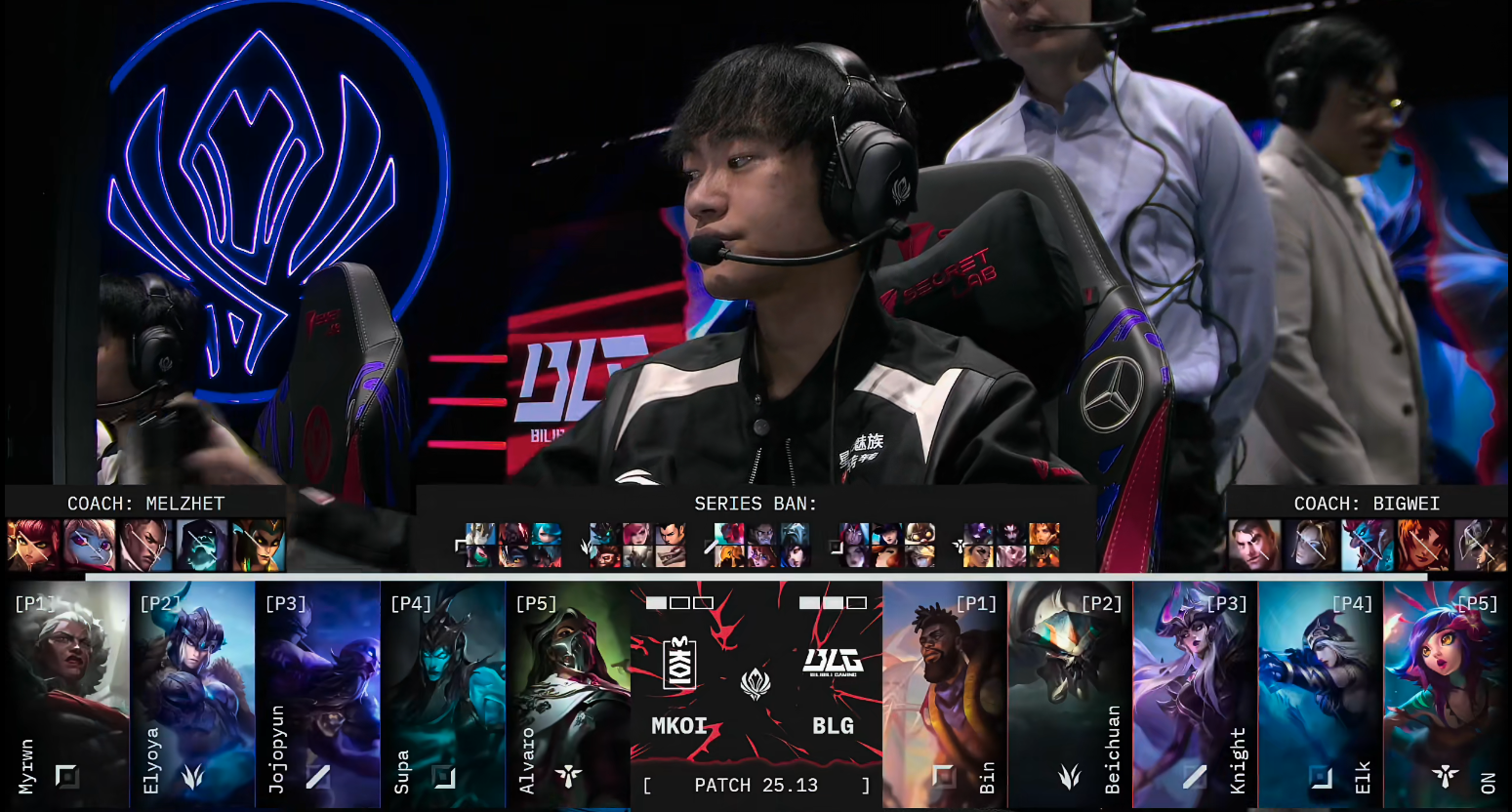Select BLG's first banned champion icon
Screen dimensions: 1512x812
point(1254,545)
